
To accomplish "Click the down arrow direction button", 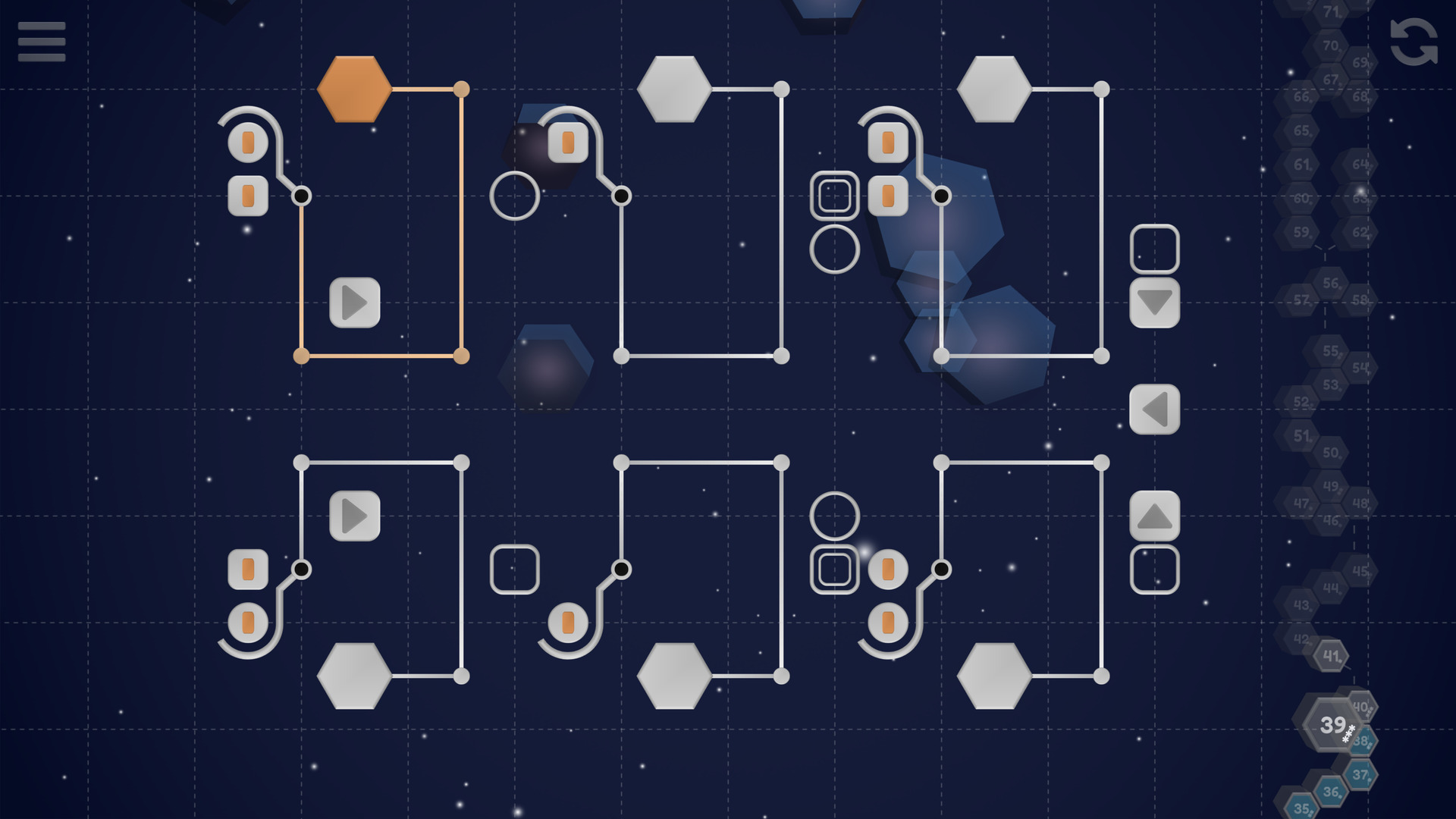I will pos(1155,303).
